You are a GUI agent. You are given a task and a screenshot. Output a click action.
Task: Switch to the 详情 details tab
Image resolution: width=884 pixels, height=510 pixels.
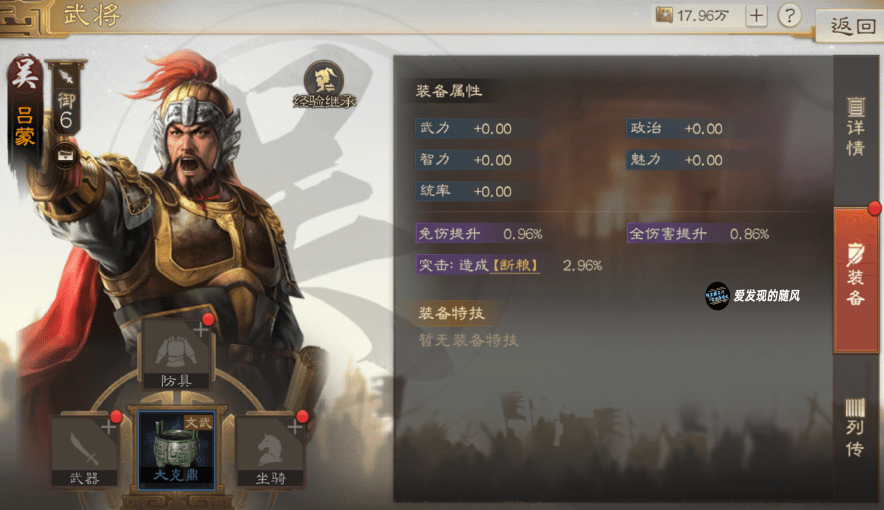tap(855, 127)
